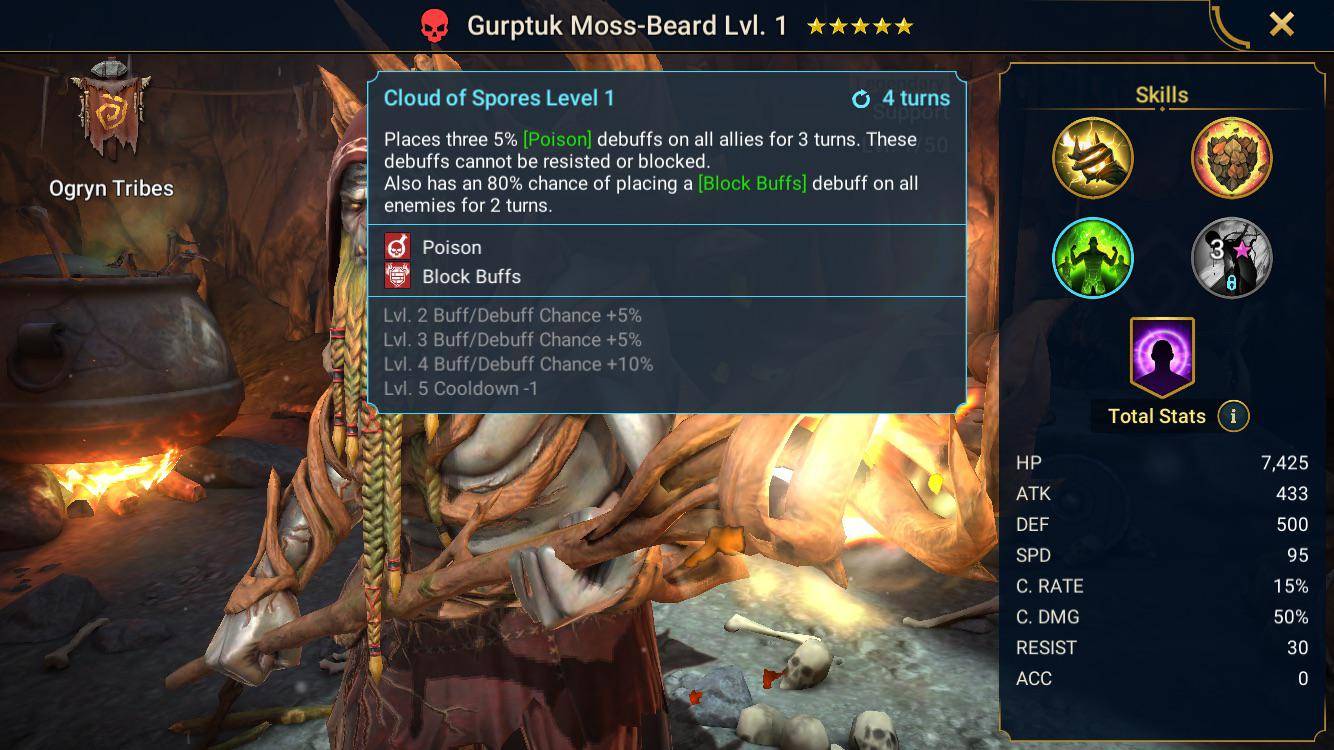Screen dimensions: 1334x750
Task: Click the green Poison keyword link
Action: (557, 140)
